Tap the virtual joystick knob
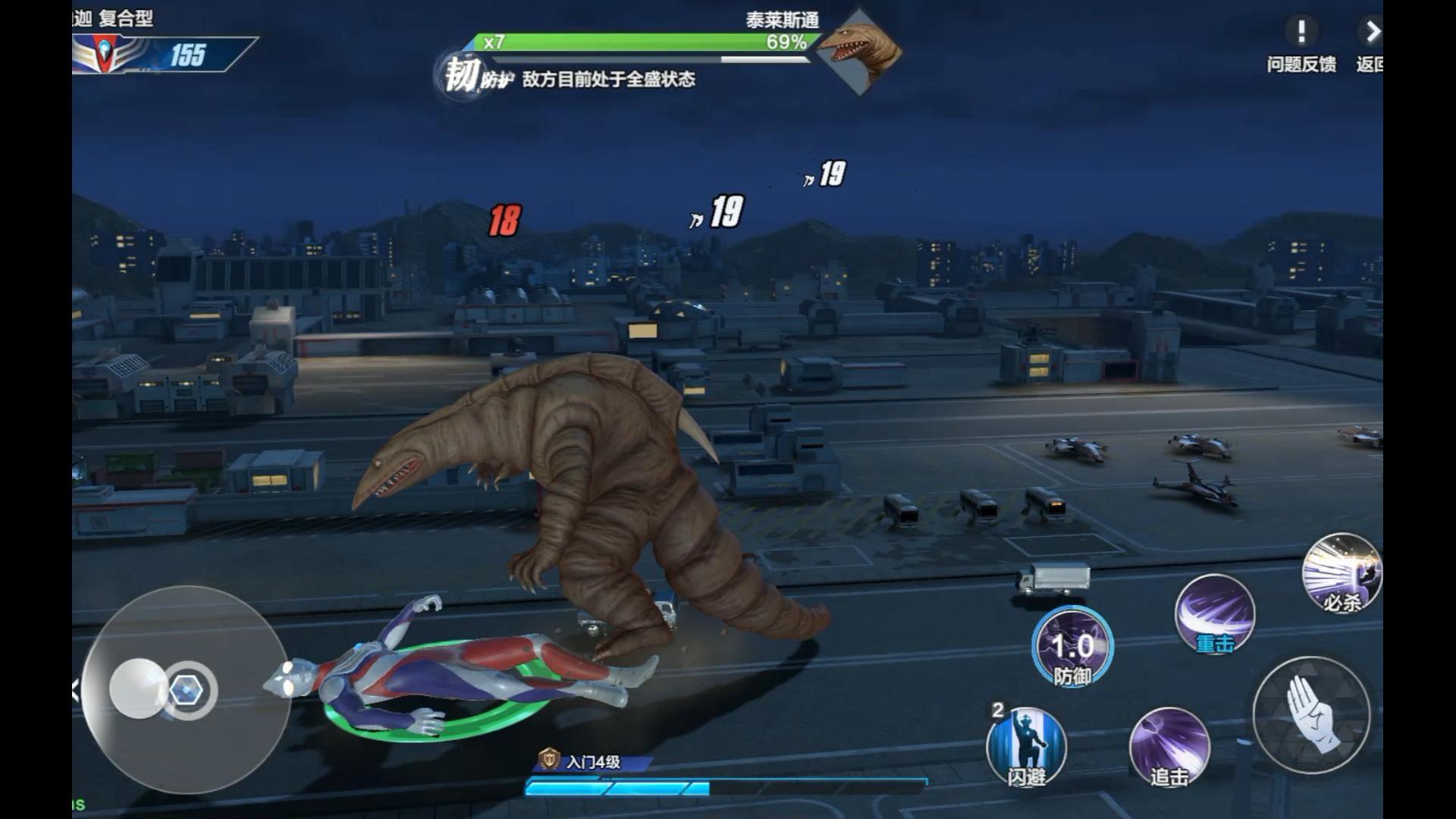 (139, 689)
